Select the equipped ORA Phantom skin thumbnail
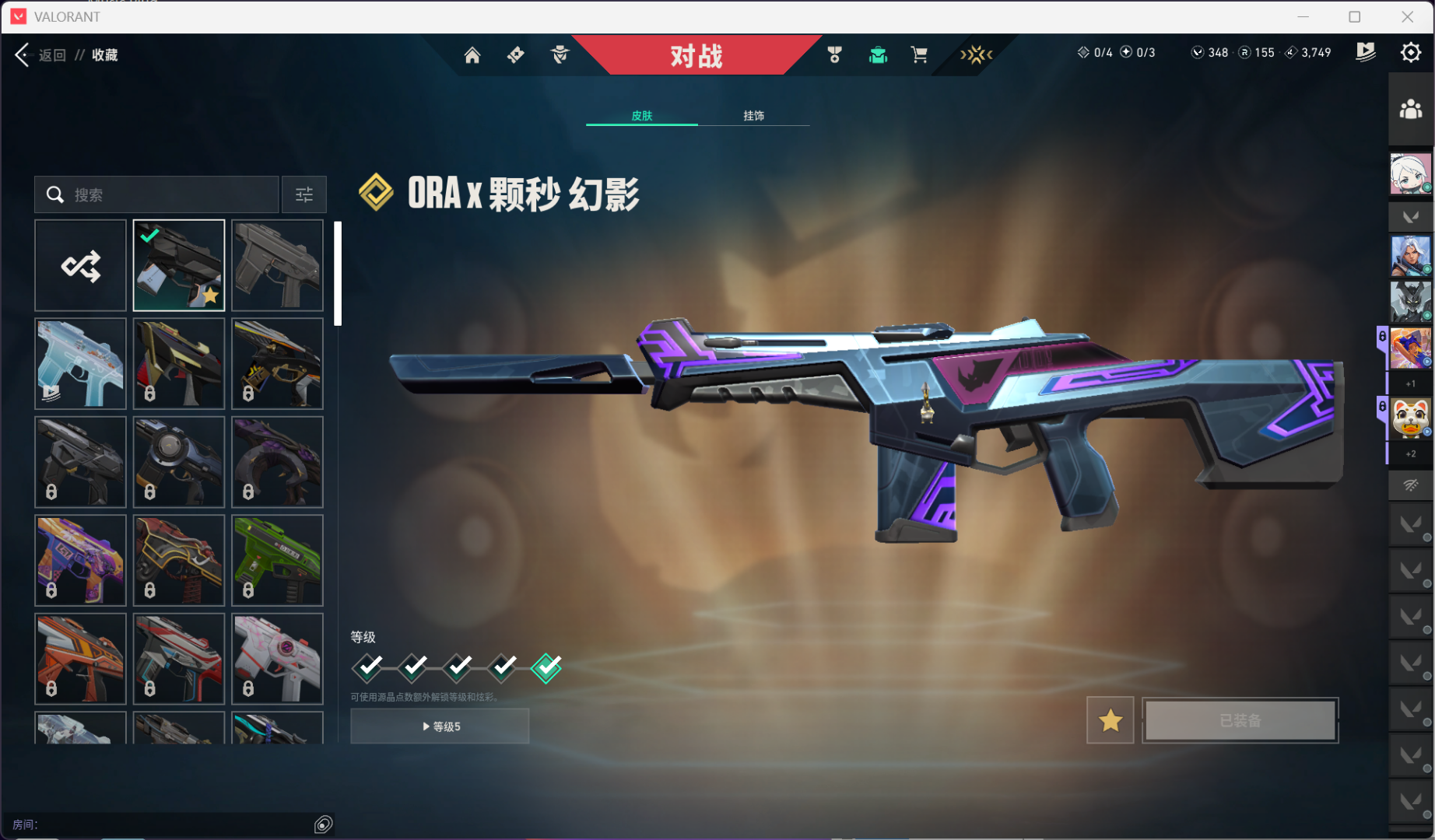 [179, 266]
